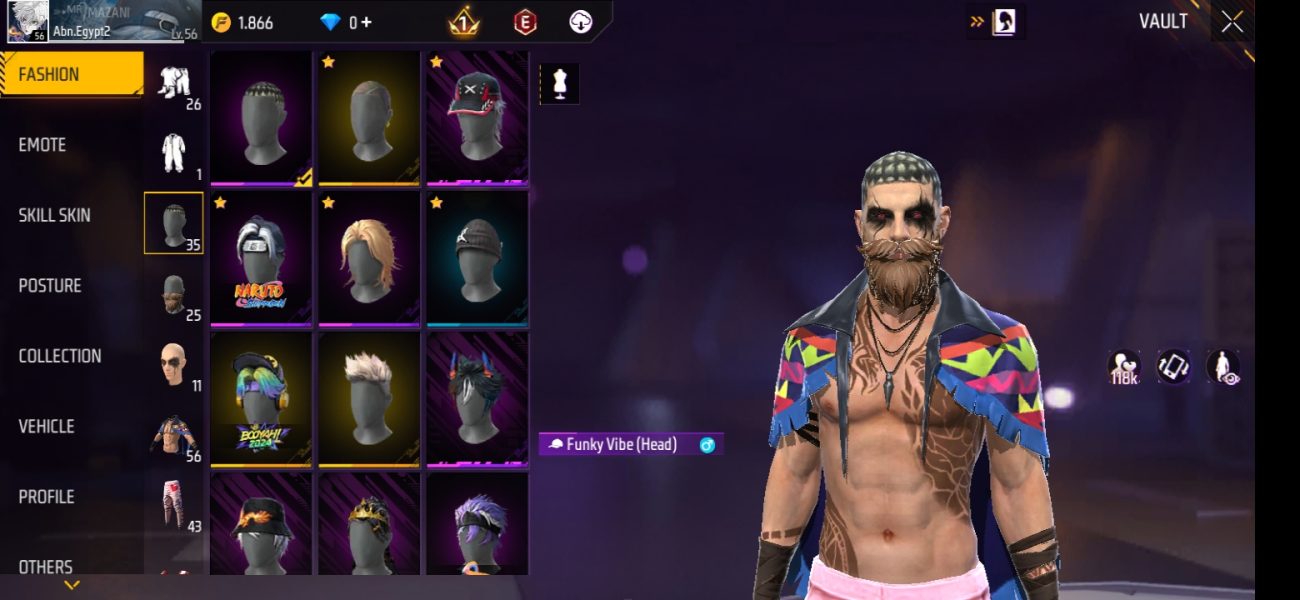The height and width of the screenshot is (600, 1300).
Task: Open the Fashion category
Action: coord(72,74)
